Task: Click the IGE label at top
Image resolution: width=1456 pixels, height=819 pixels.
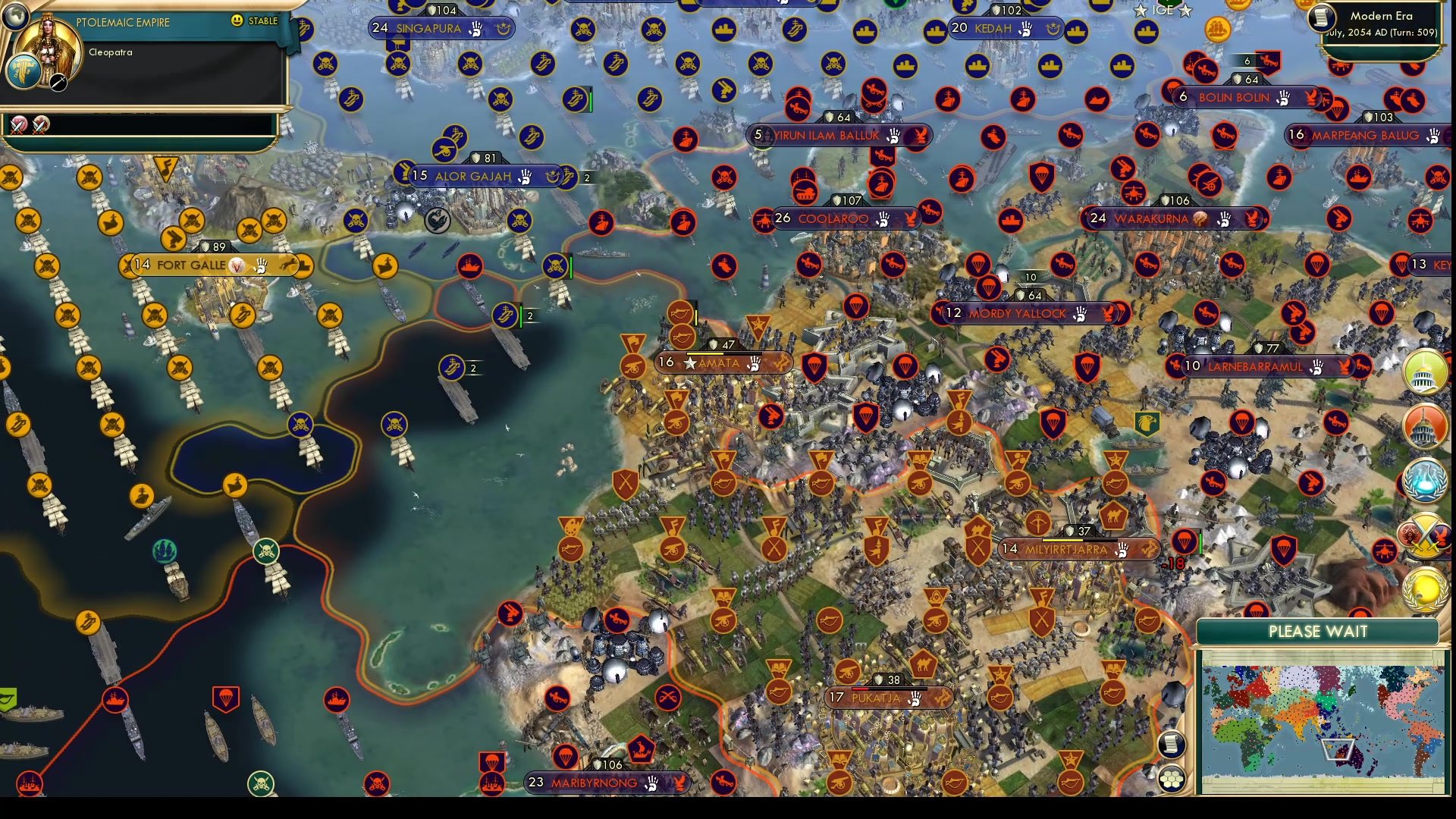Action: (1163, 11)
